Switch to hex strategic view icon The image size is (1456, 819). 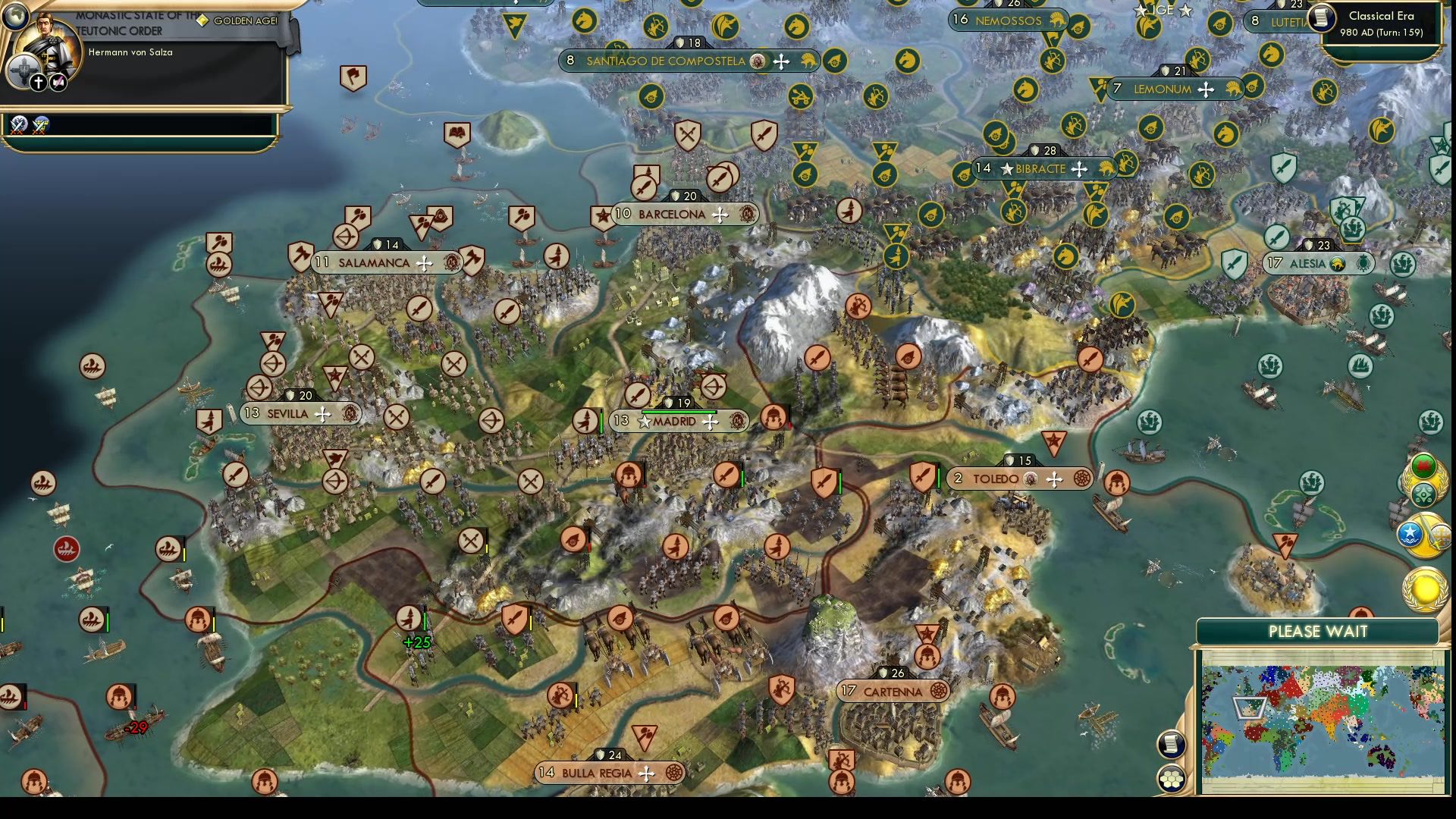[x=1171, y=778]
